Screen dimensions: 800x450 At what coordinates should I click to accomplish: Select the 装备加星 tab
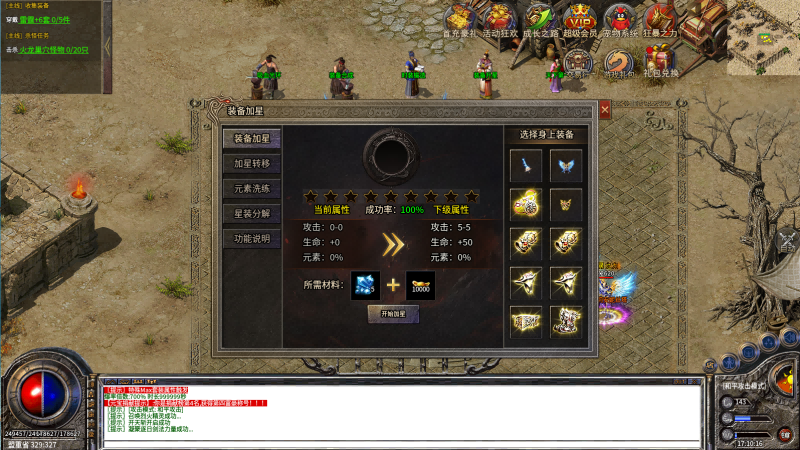pyautogui.click(x=251, y=138)
